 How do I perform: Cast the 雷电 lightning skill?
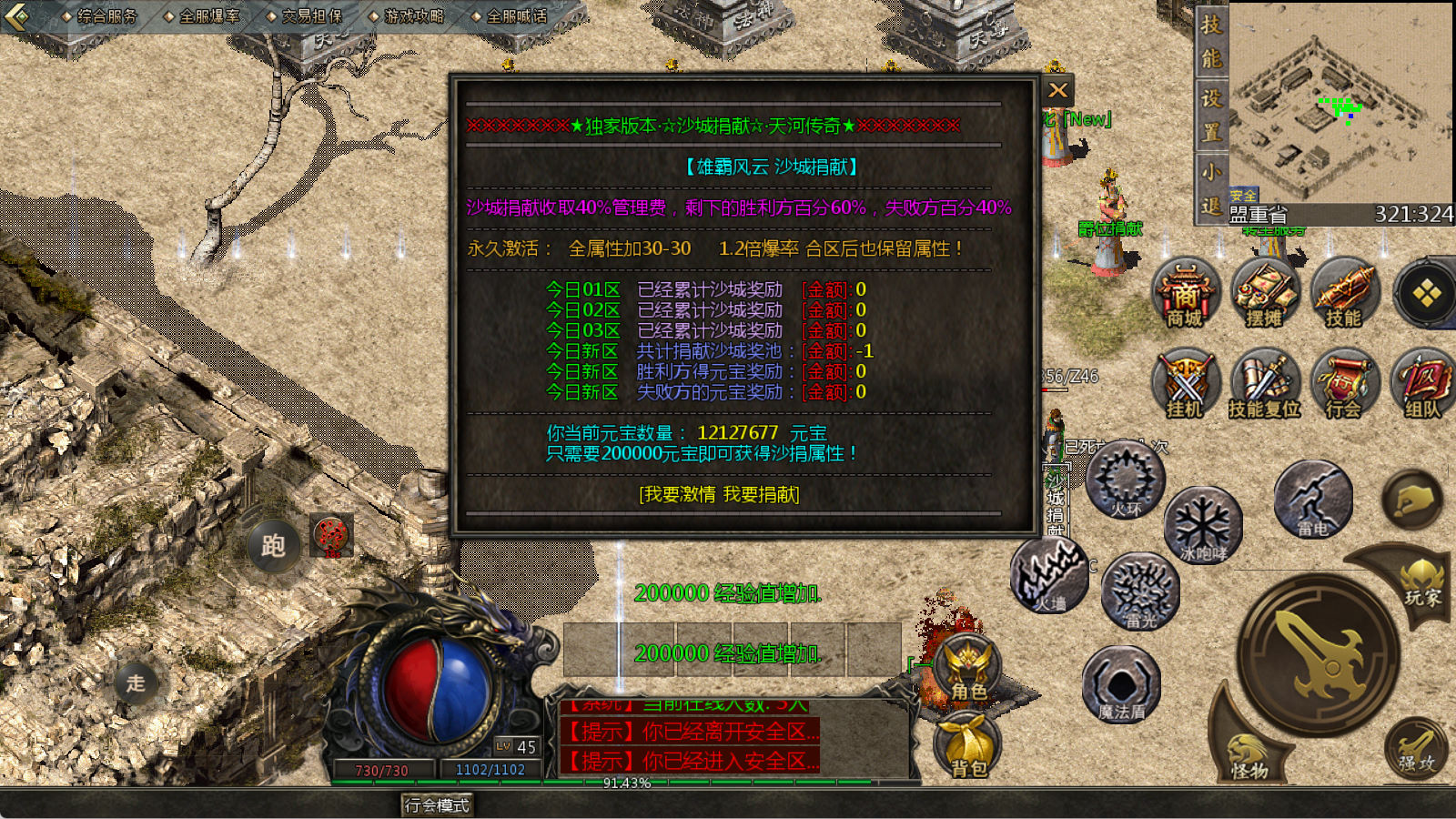click(1312, 499)
